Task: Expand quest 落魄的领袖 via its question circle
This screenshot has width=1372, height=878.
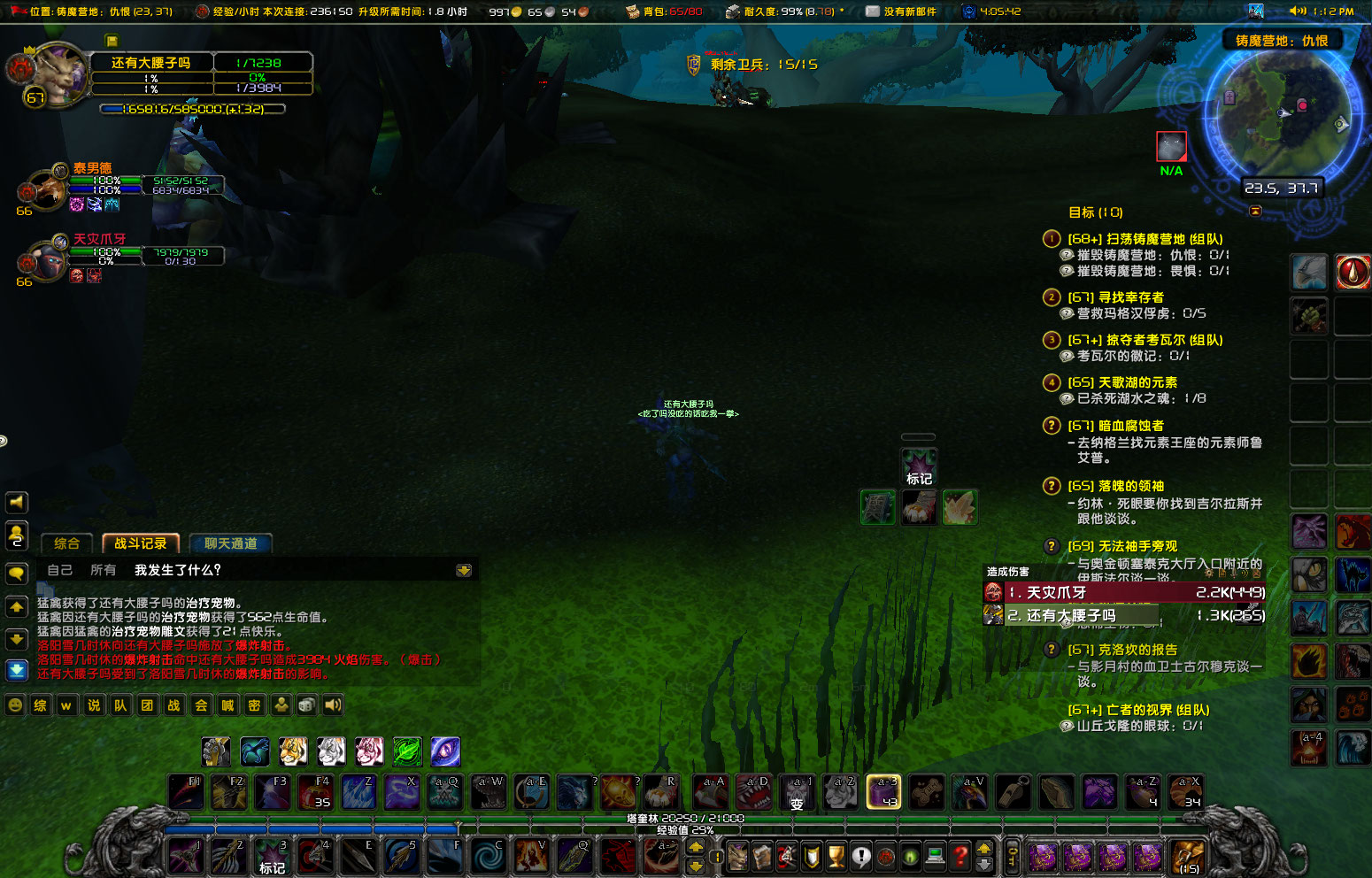Action: (1051, 485)
